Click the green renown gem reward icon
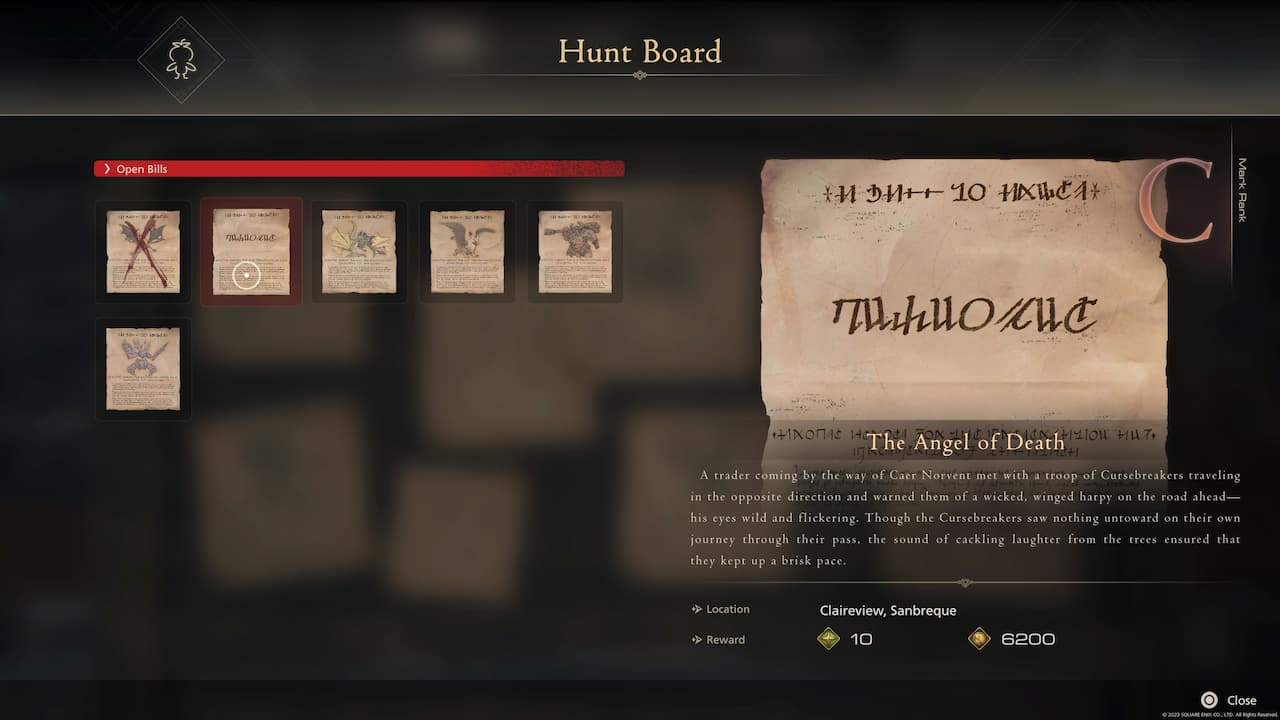The height and width of the screenshot is (720, 1280). [x=828, y=639]
